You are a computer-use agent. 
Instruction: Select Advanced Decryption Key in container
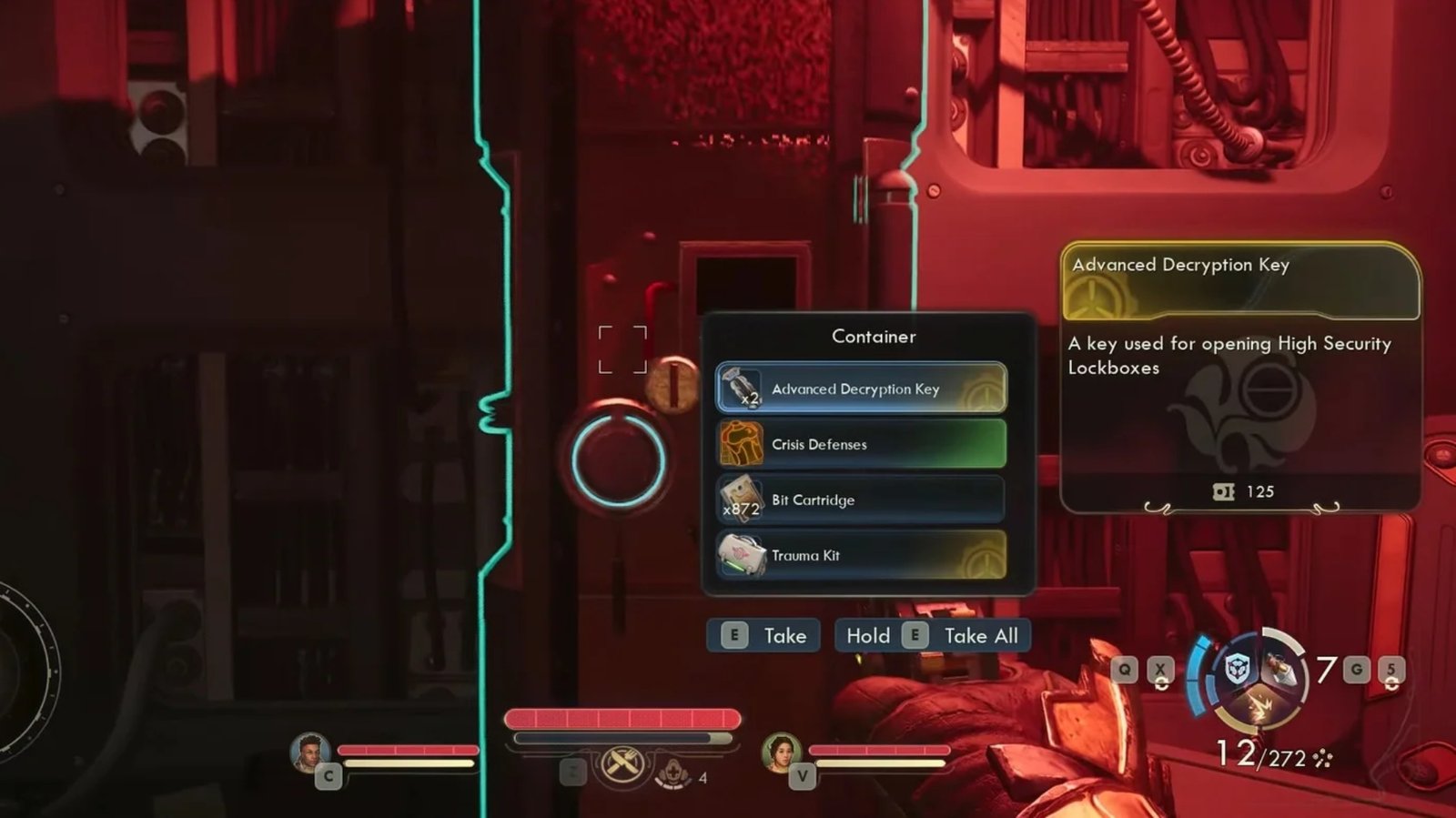coord(861,389)
